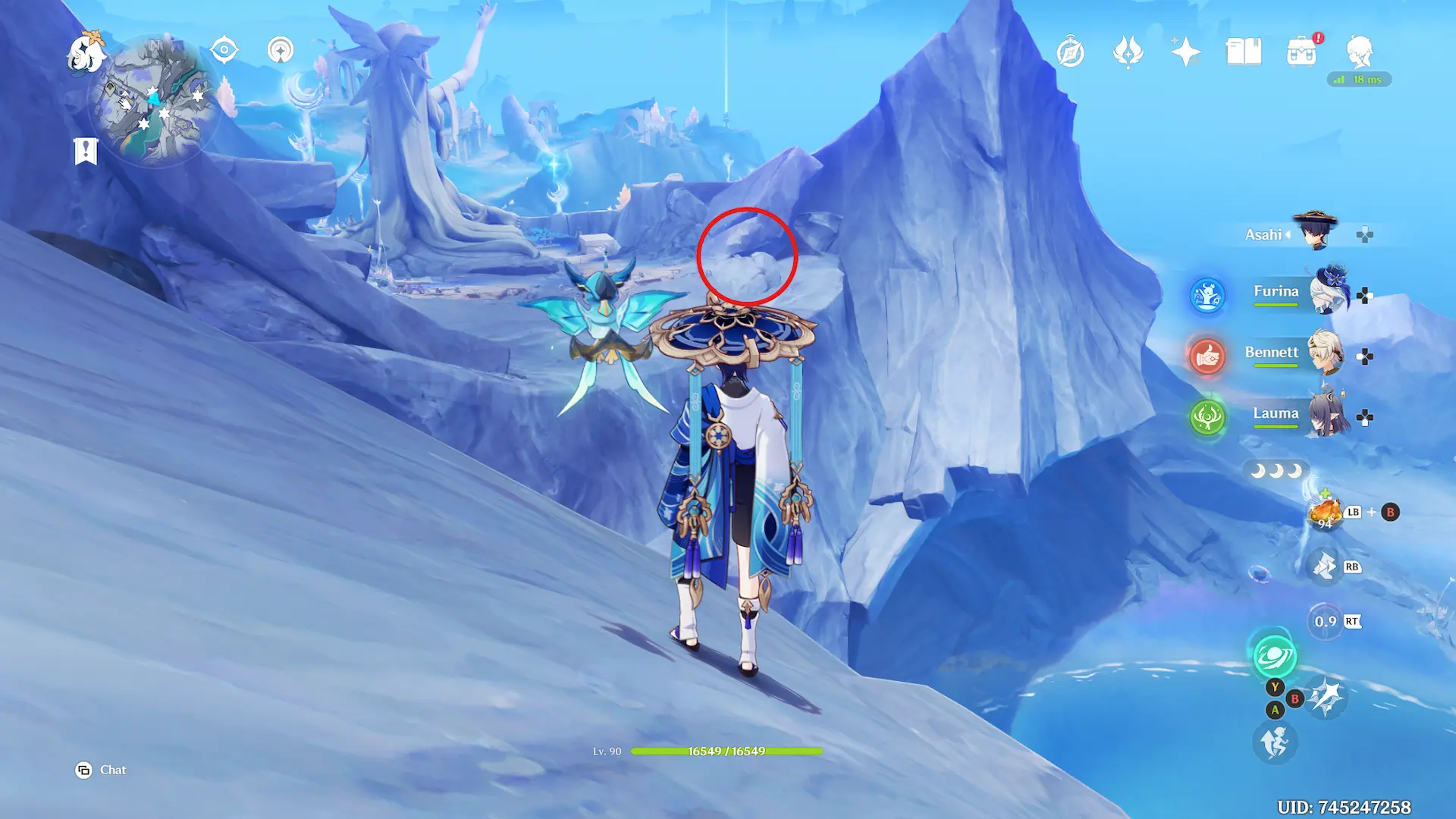This screenshot has width=1456, height=819.
Task: Open the Wish four-pointed star icon
Action: 1185,52
